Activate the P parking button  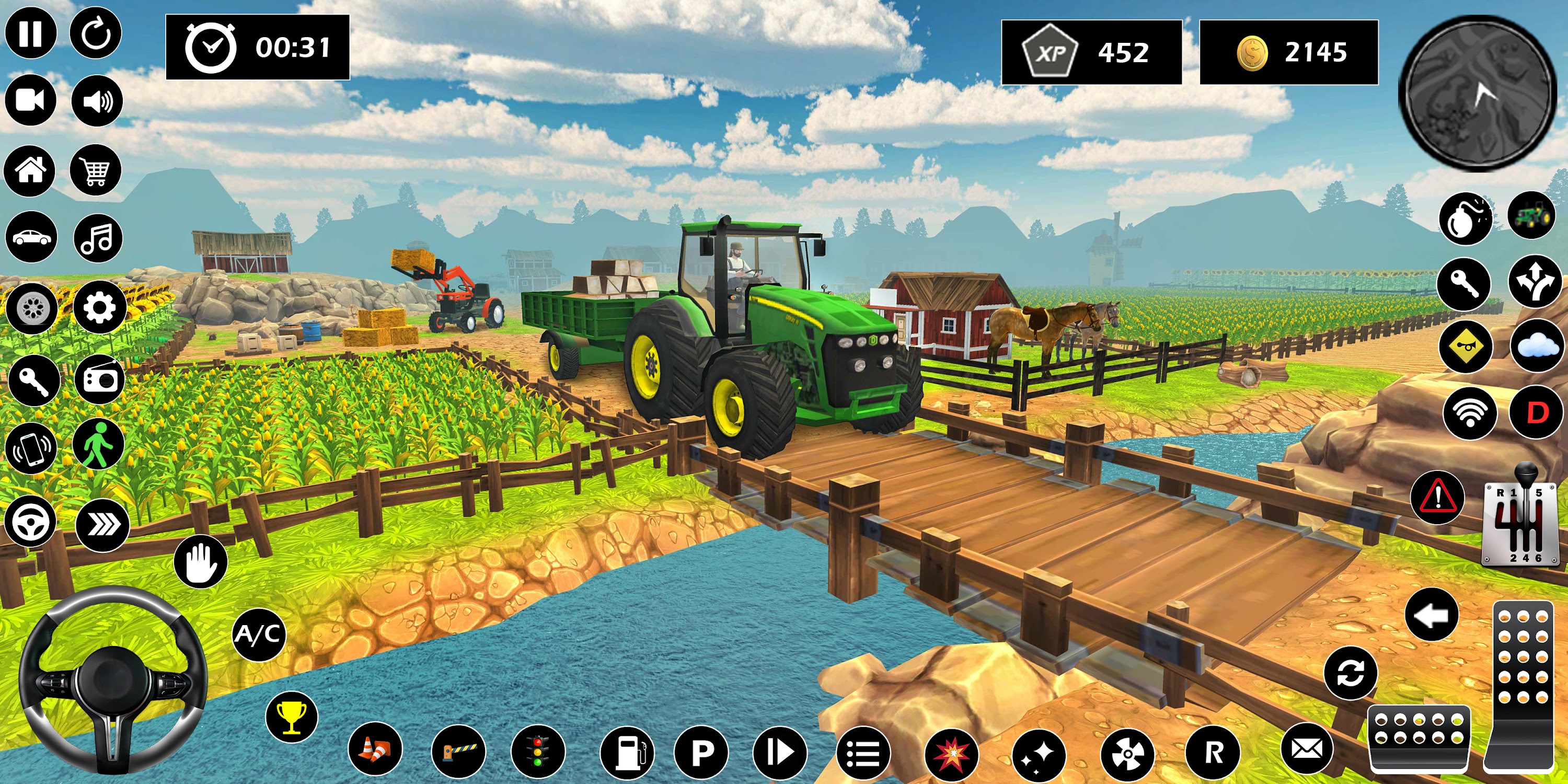(x=702, y=753)
